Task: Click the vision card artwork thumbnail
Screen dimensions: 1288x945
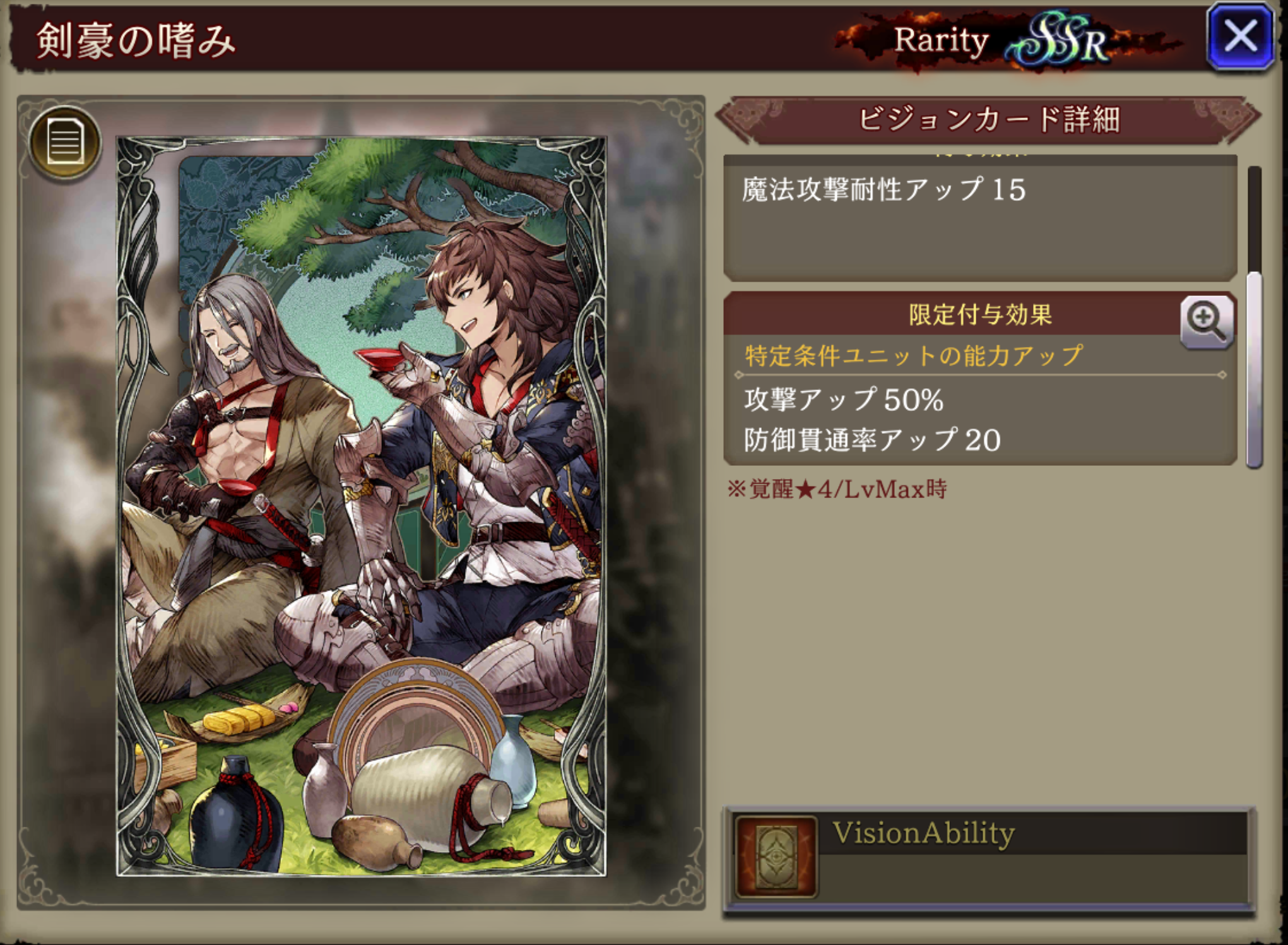Action: 362,506
